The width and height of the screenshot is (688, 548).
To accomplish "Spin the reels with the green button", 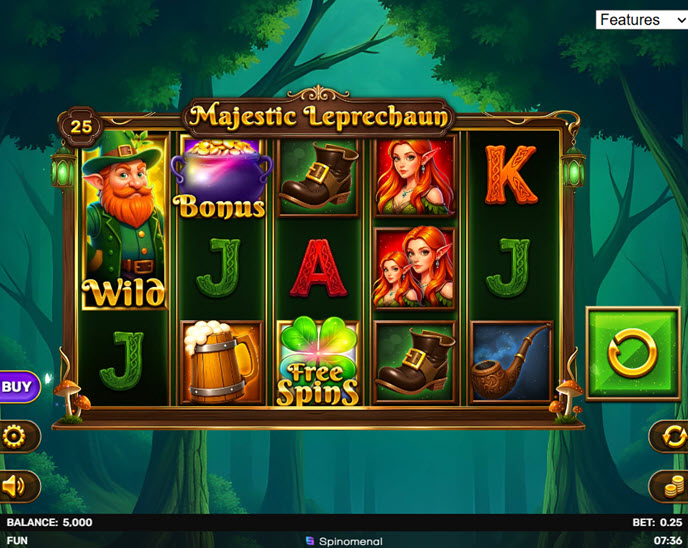I will point(633,353).
